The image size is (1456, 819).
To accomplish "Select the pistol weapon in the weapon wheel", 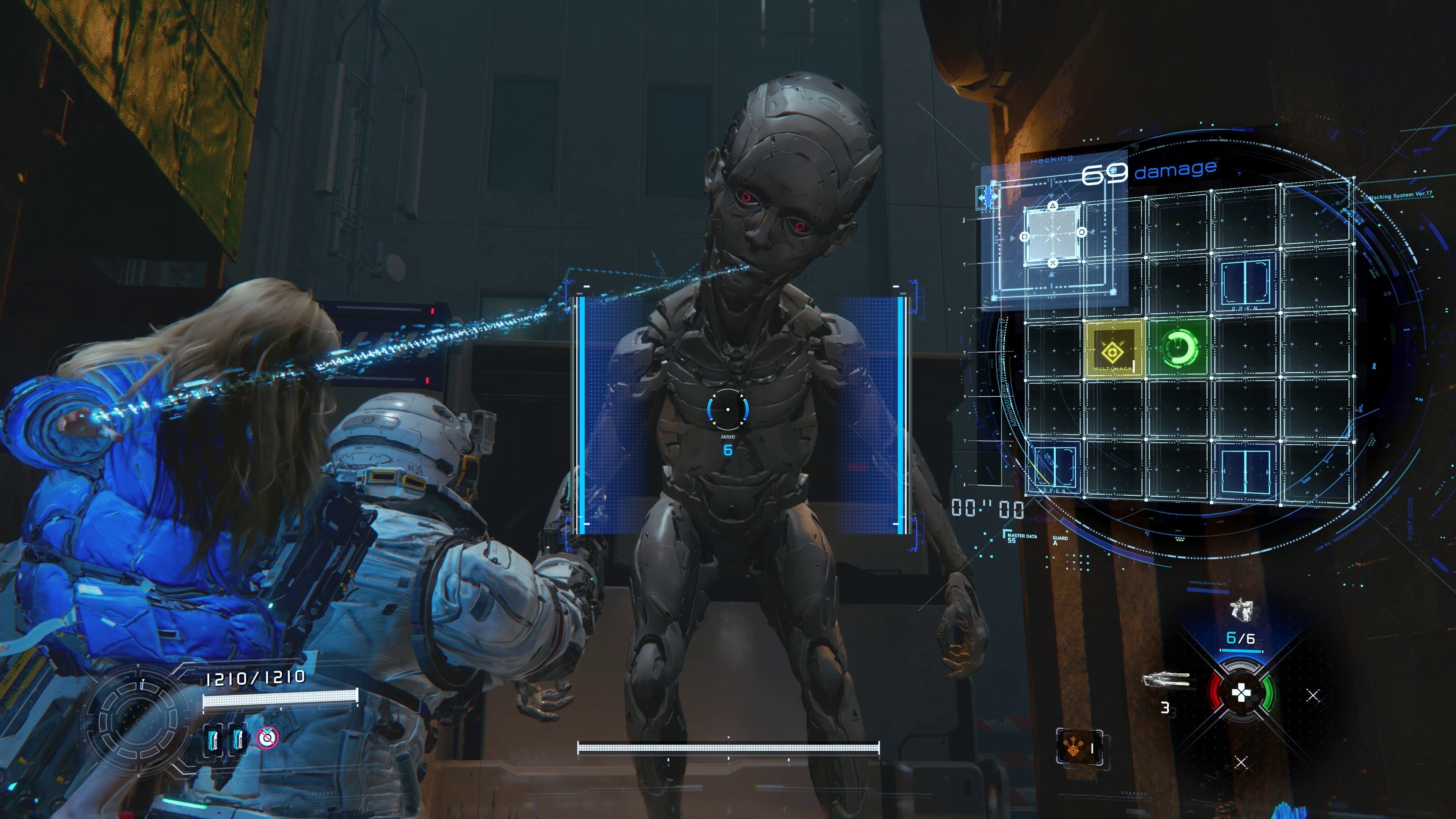I will pyautogui.click(x=1241, y=610).
